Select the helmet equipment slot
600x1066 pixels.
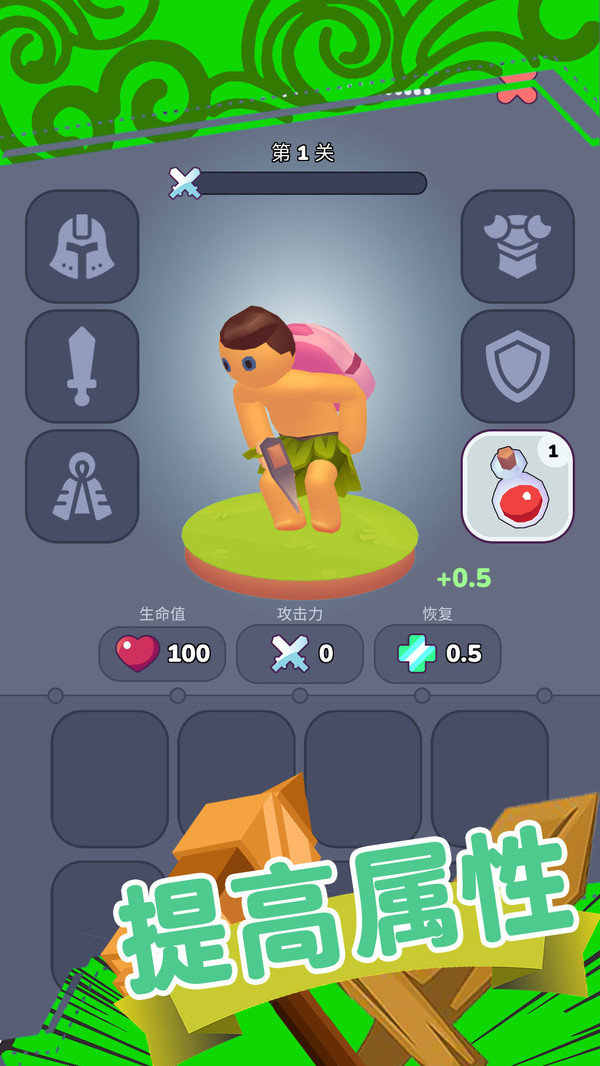point(82,246)
